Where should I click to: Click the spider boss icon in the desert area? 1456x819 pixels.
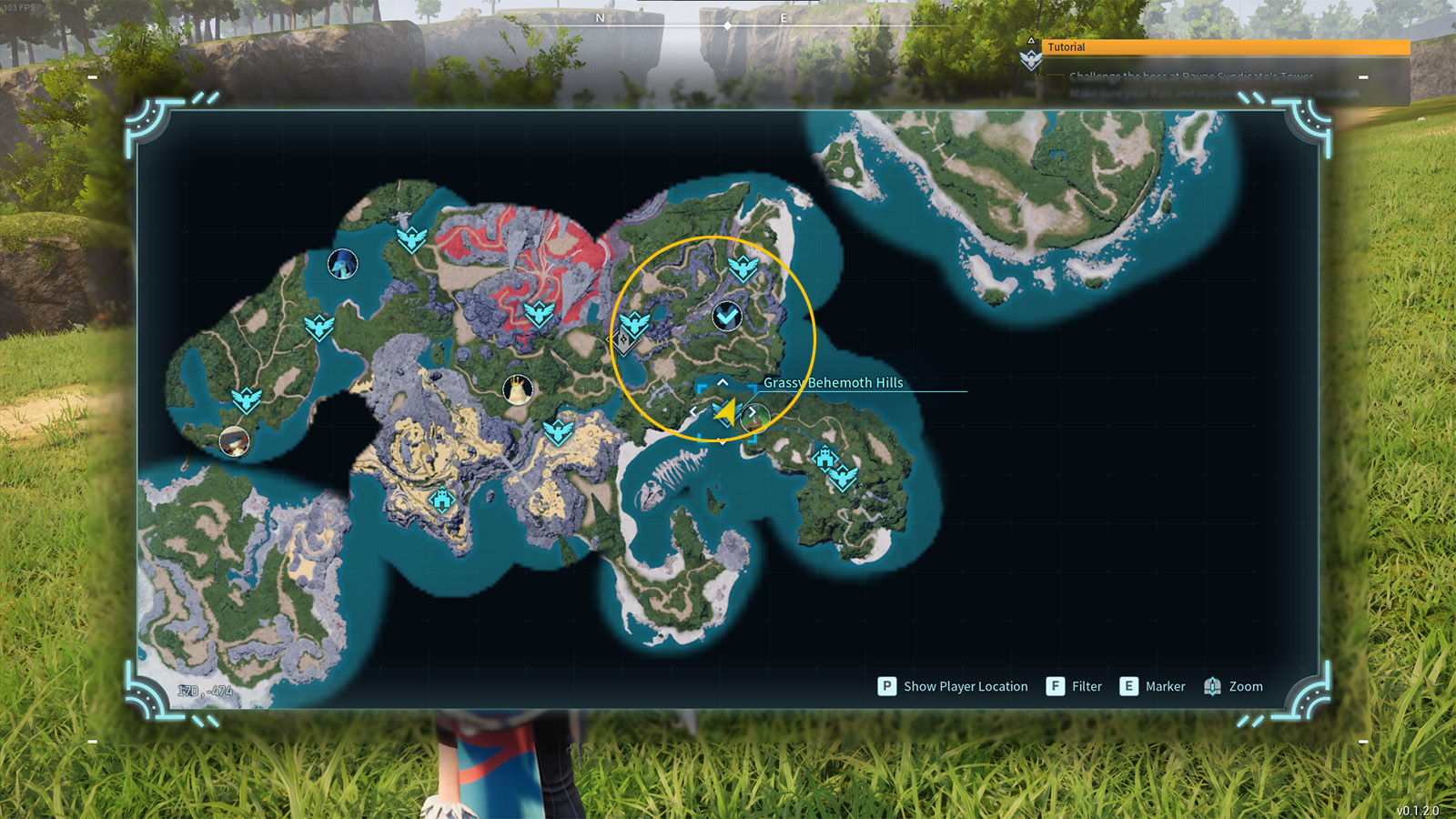pos(442,499)
